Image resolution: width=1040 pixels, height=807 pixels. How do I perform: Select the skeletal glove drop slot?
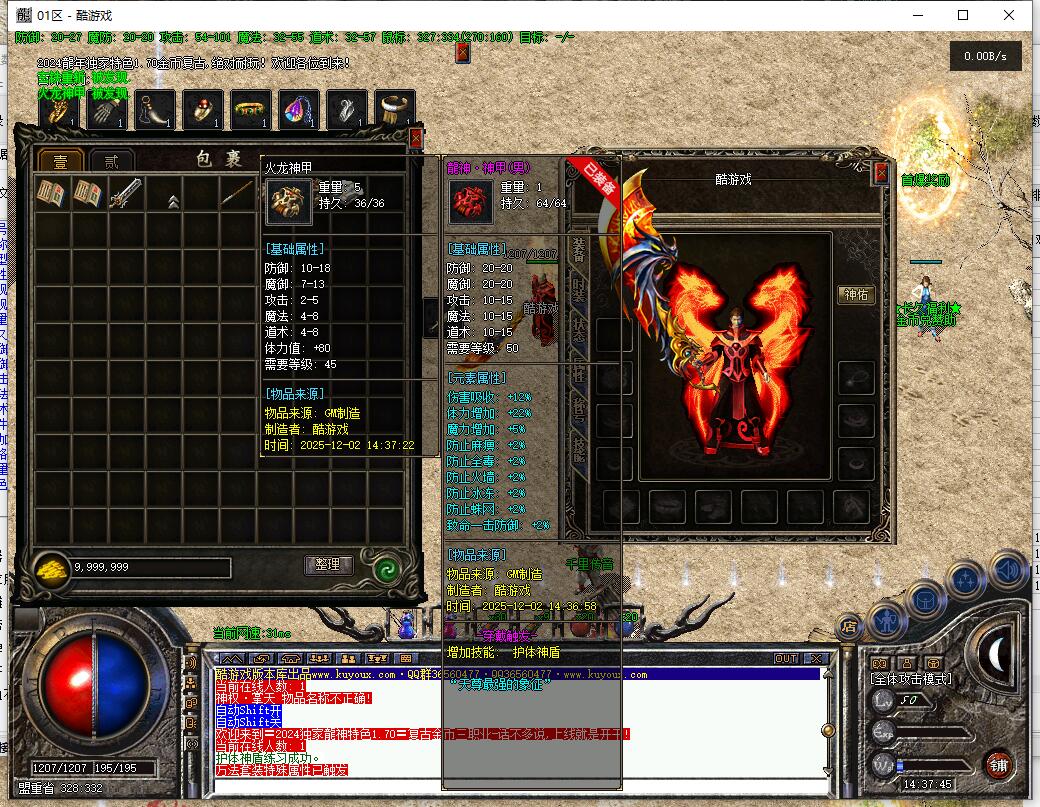click(105, 110)
